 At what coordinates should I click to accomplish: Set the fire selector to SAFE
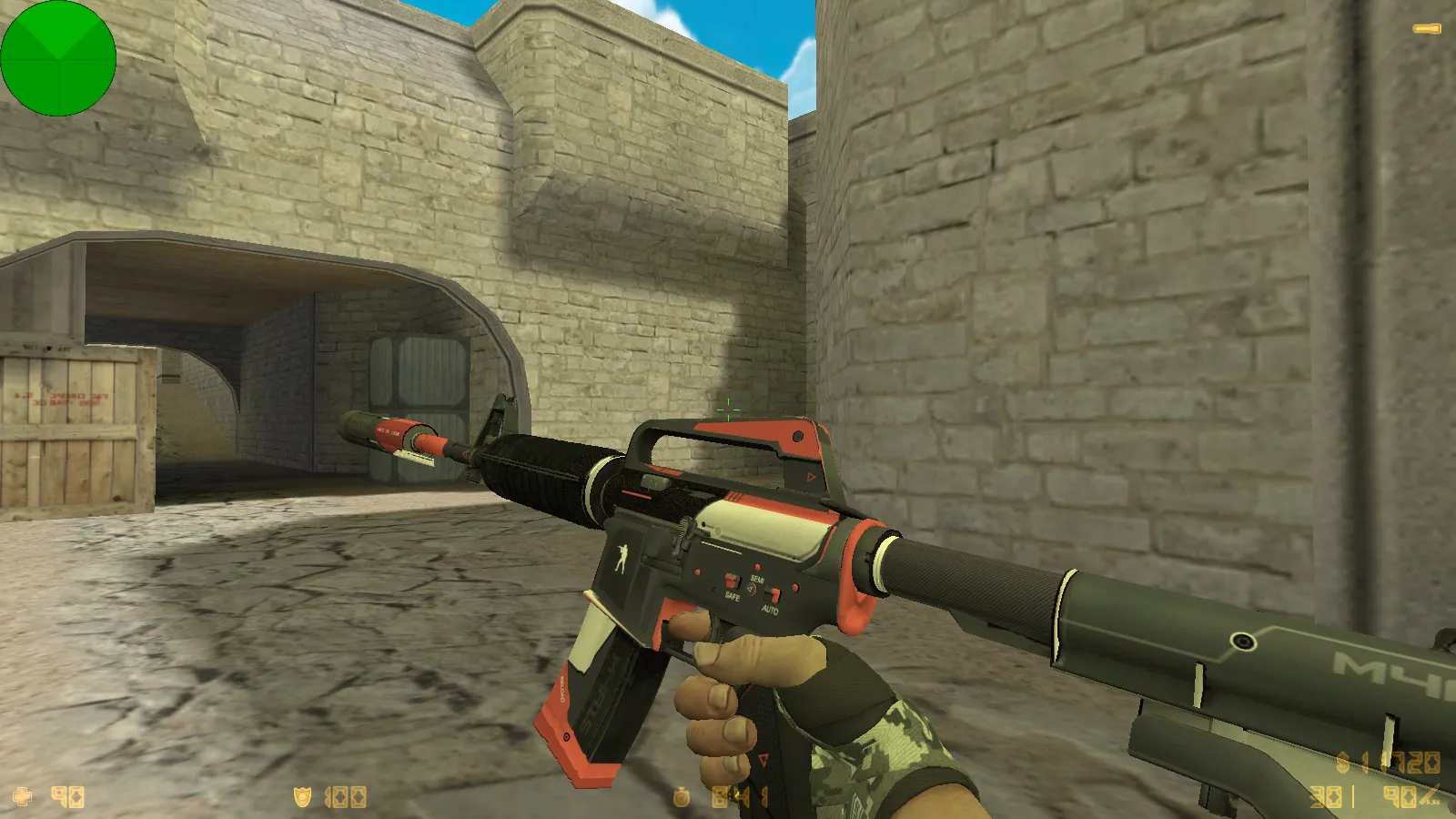click(x=733, y=596)
